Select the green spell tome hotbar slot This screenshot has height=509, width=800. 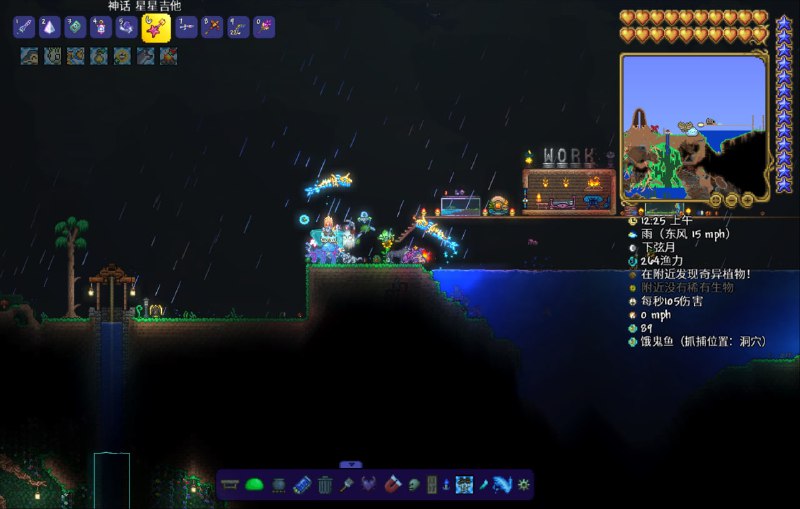pos(75,27)
